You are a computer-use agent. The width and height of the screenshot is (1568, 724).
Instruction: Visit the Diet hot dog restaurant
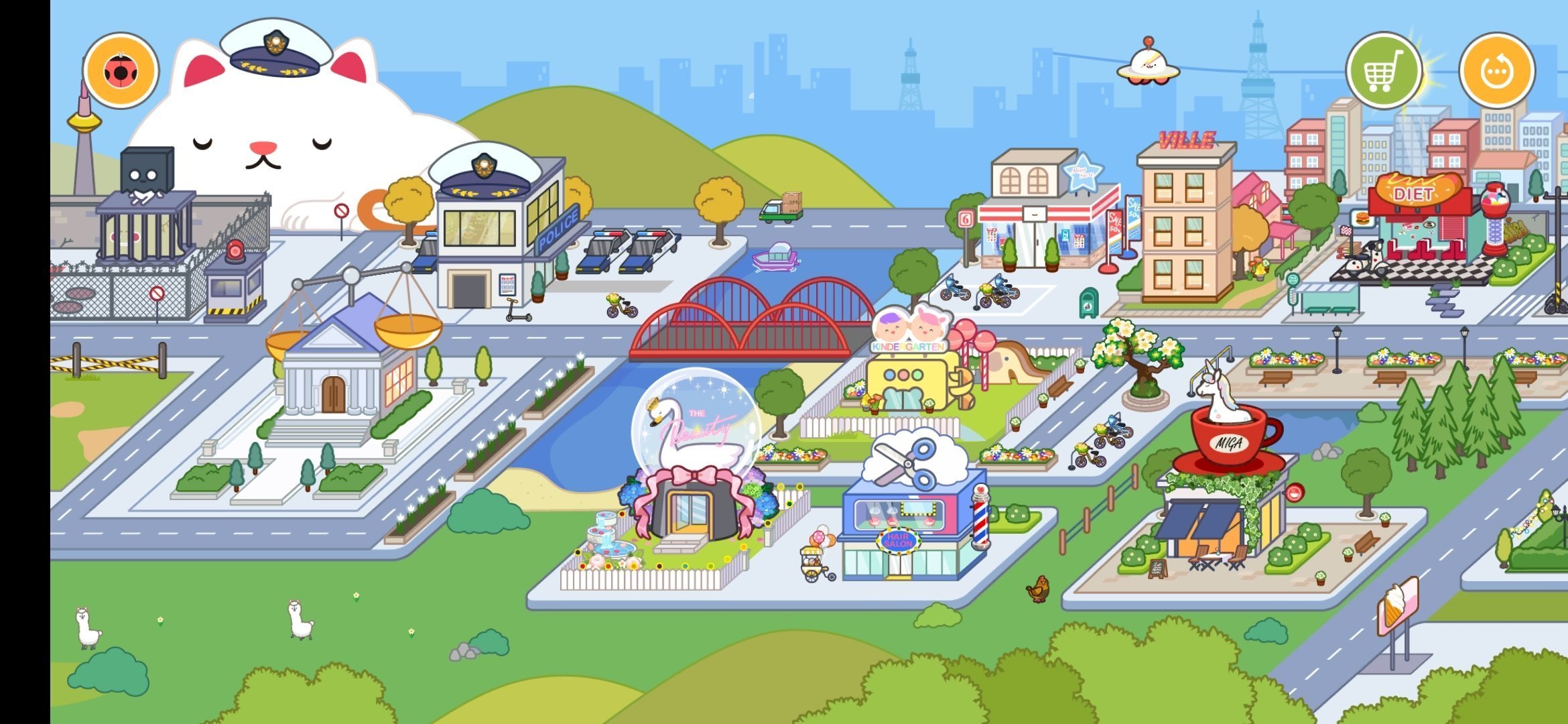(1421, 221)
